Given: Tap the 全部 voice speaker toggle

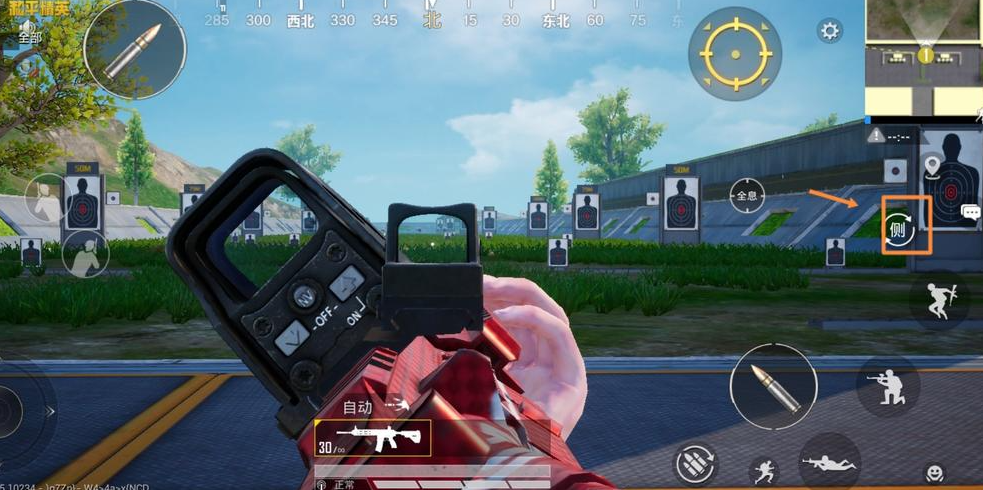Looking at the screenshot, I should (29, 31).
